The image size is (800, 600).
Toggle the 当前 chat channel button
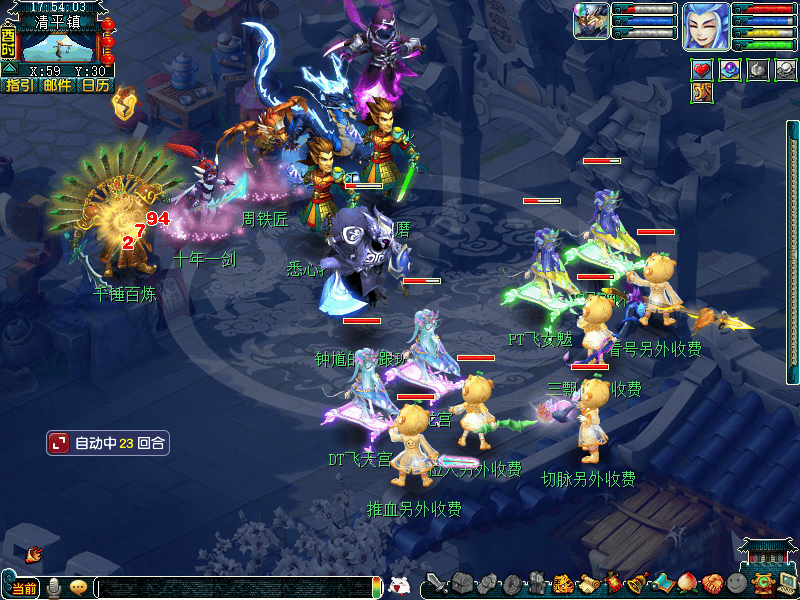[22, 588]
